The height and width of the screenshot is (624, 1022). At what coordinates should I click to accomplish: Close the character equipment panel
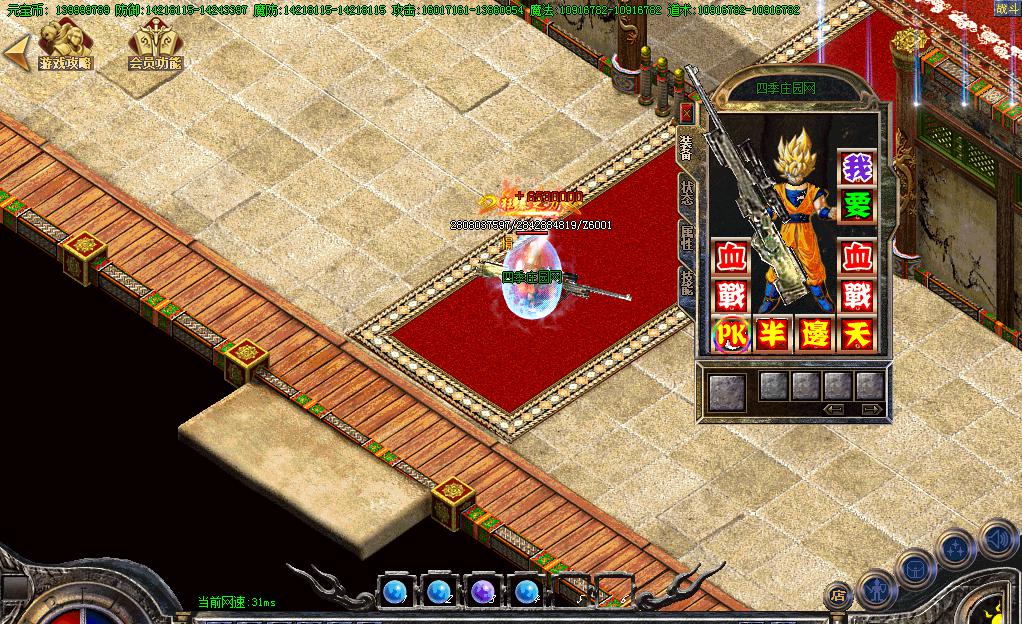(686, 111)
